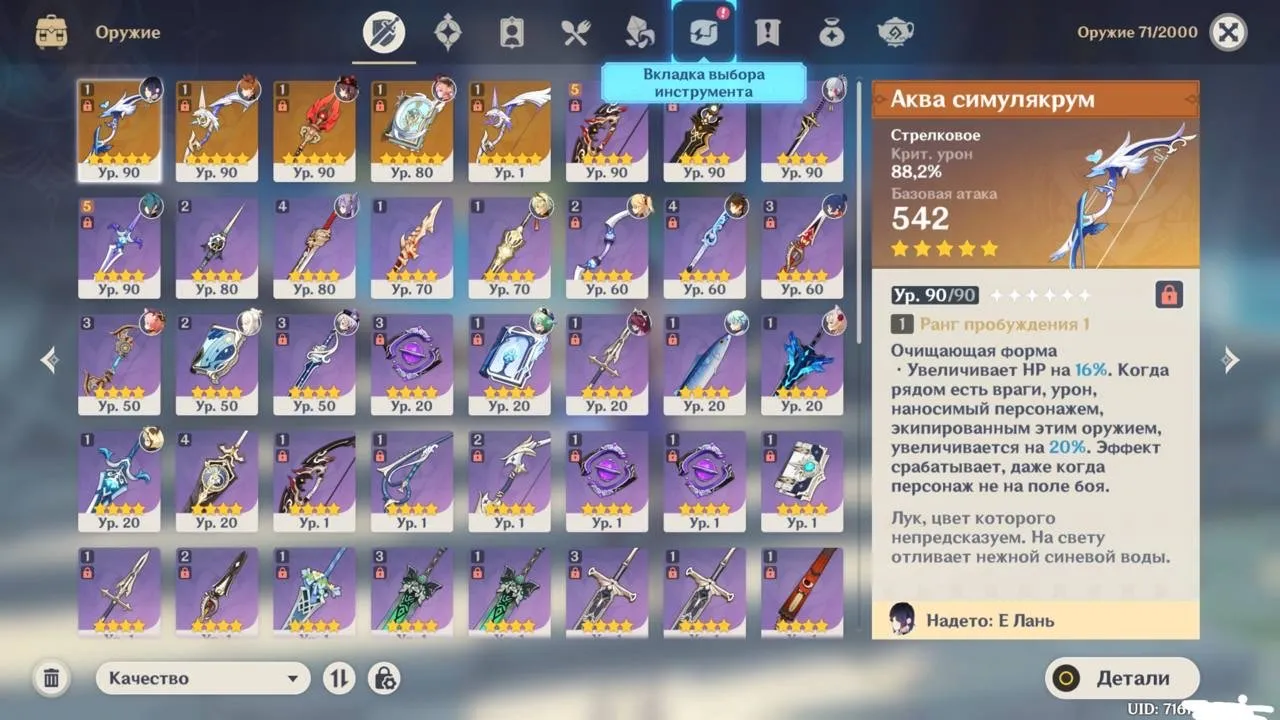Click the left arrow beside the weapon grid
Screen dimensions: 1280x720
[x=48, y=360]
